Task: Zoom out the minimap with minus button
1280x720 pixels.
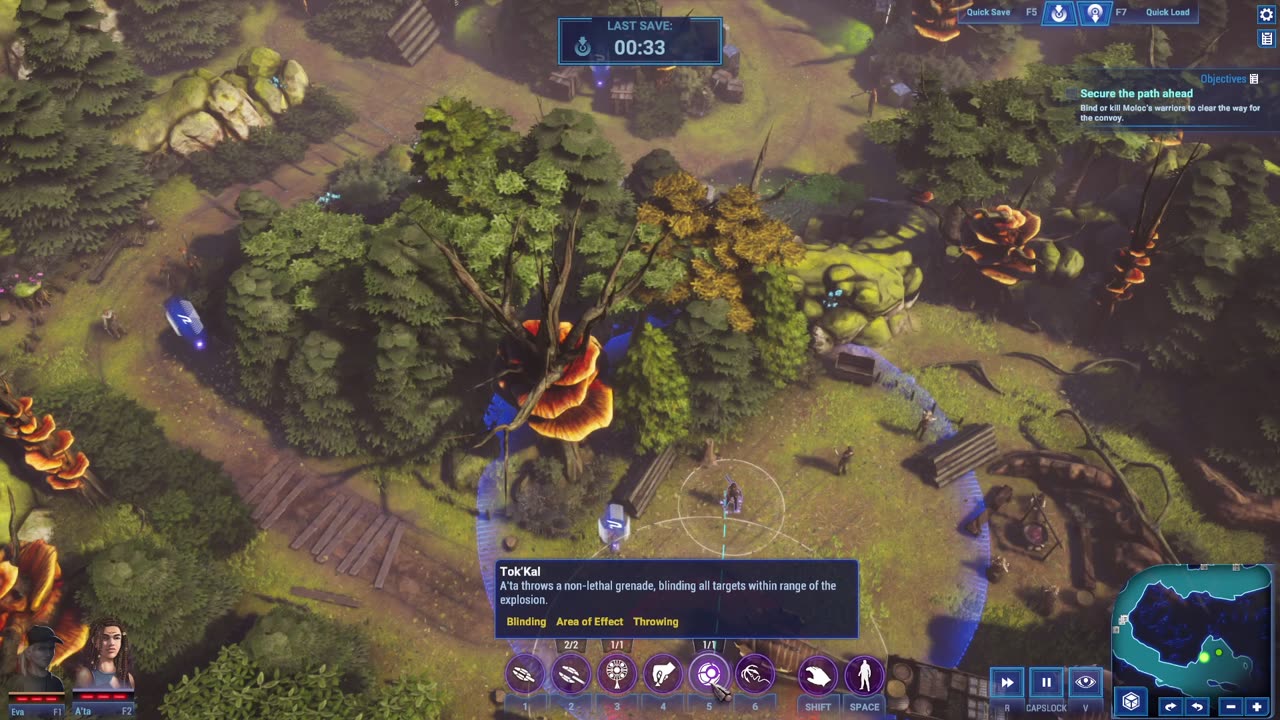Action: click(x=1230, y=707)
